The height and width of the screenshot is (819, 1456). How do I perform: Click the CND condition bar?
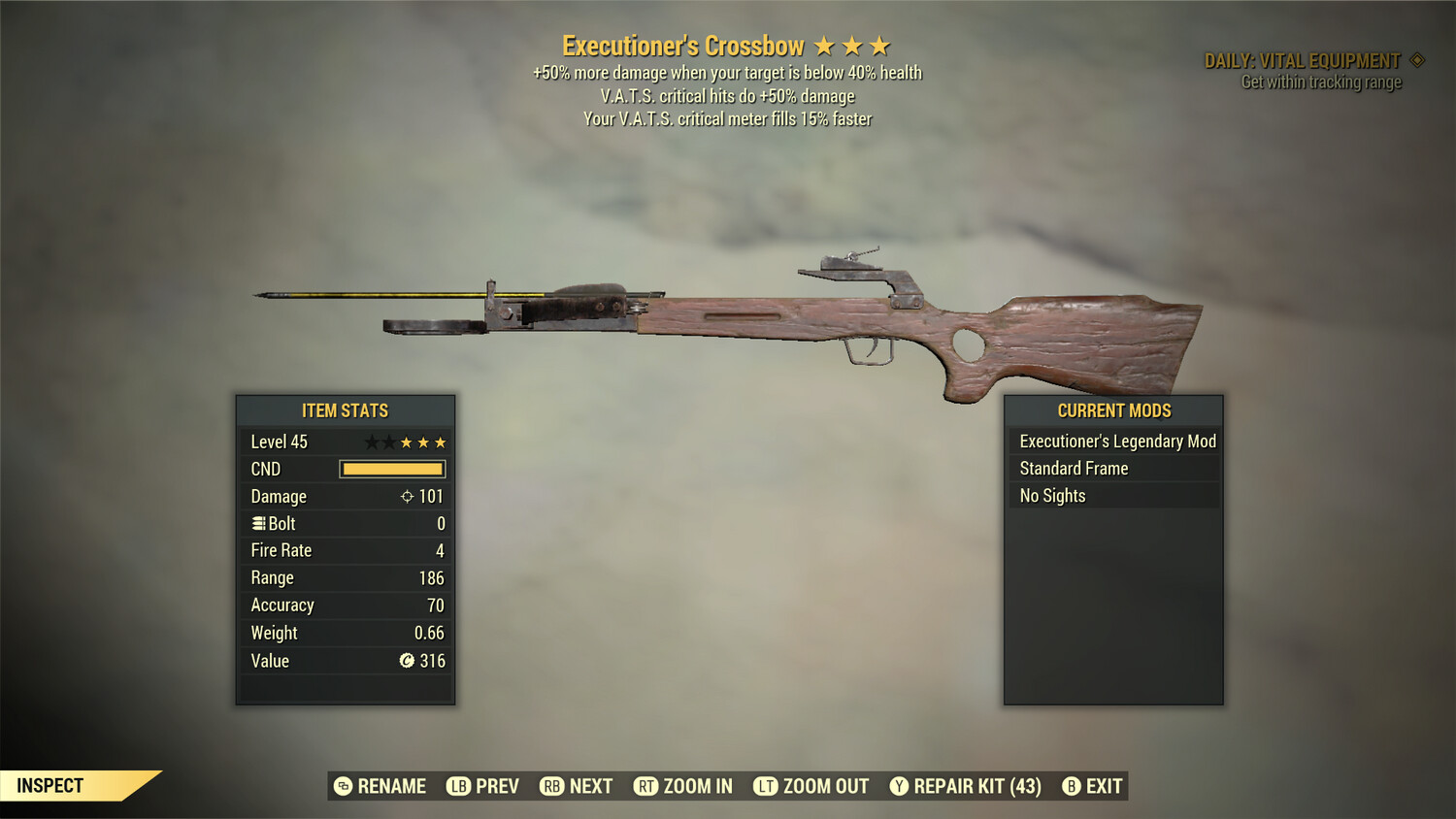[391, 469]
